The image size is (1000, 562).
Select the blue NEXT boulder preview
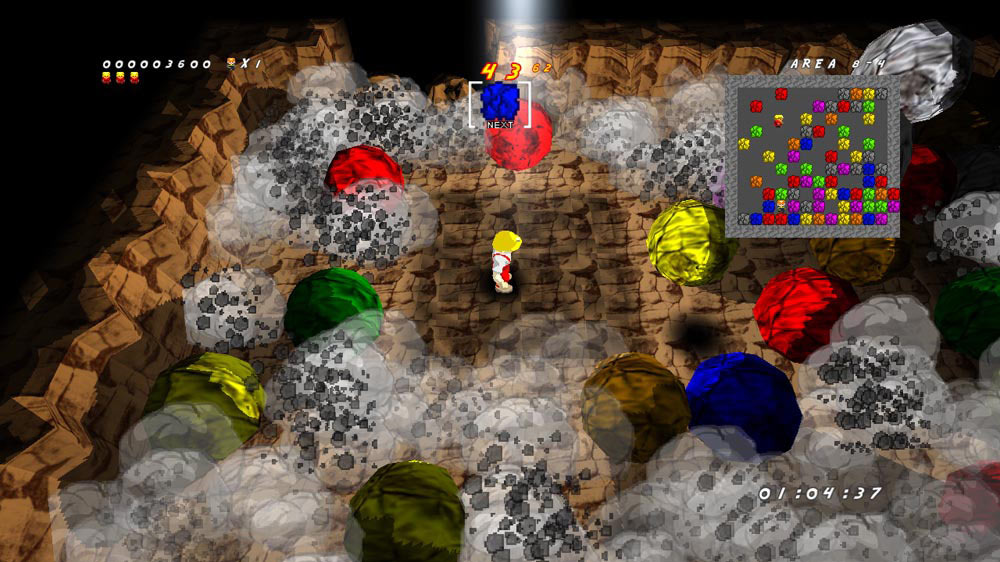(x=499, y=101)
